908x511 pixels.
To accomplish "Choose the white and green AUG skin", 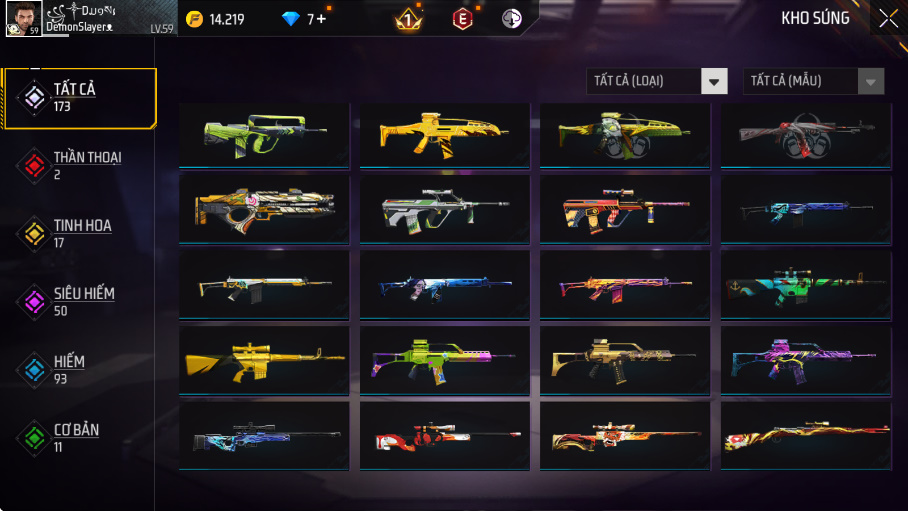I will [x=445, y=210].
